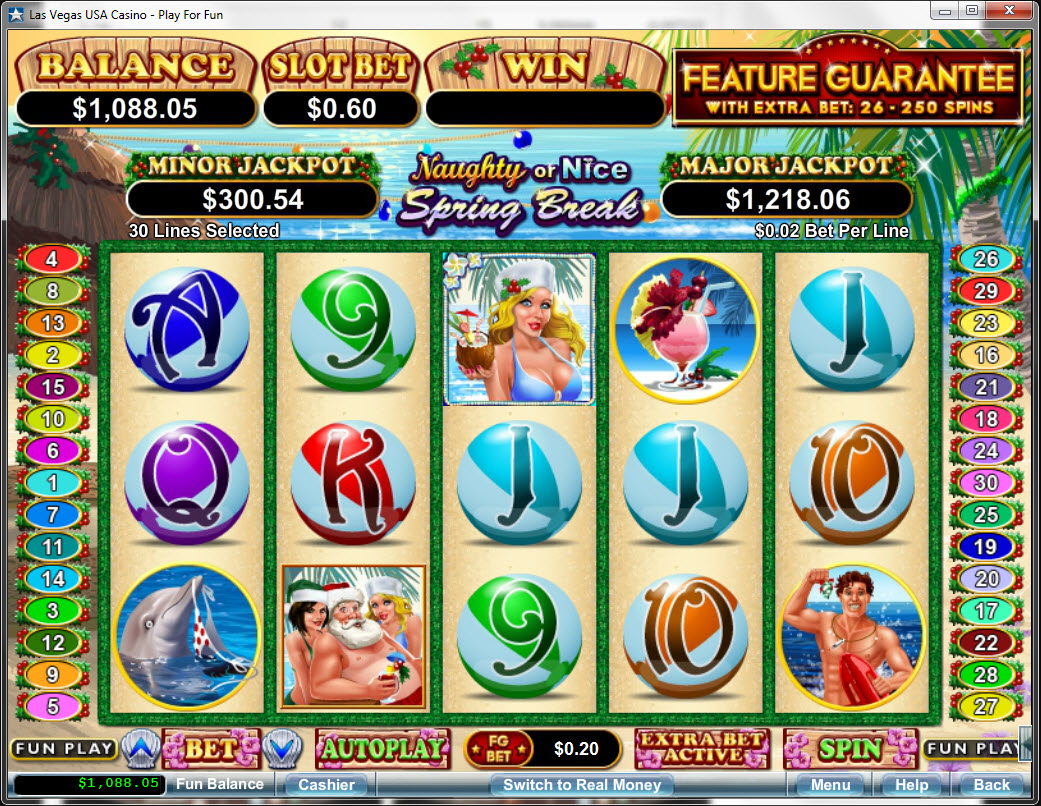Image resolution: width=1041 pixels, height=806 pixels.
Task: Close the casino window
Action: (x=1009, y=10)
